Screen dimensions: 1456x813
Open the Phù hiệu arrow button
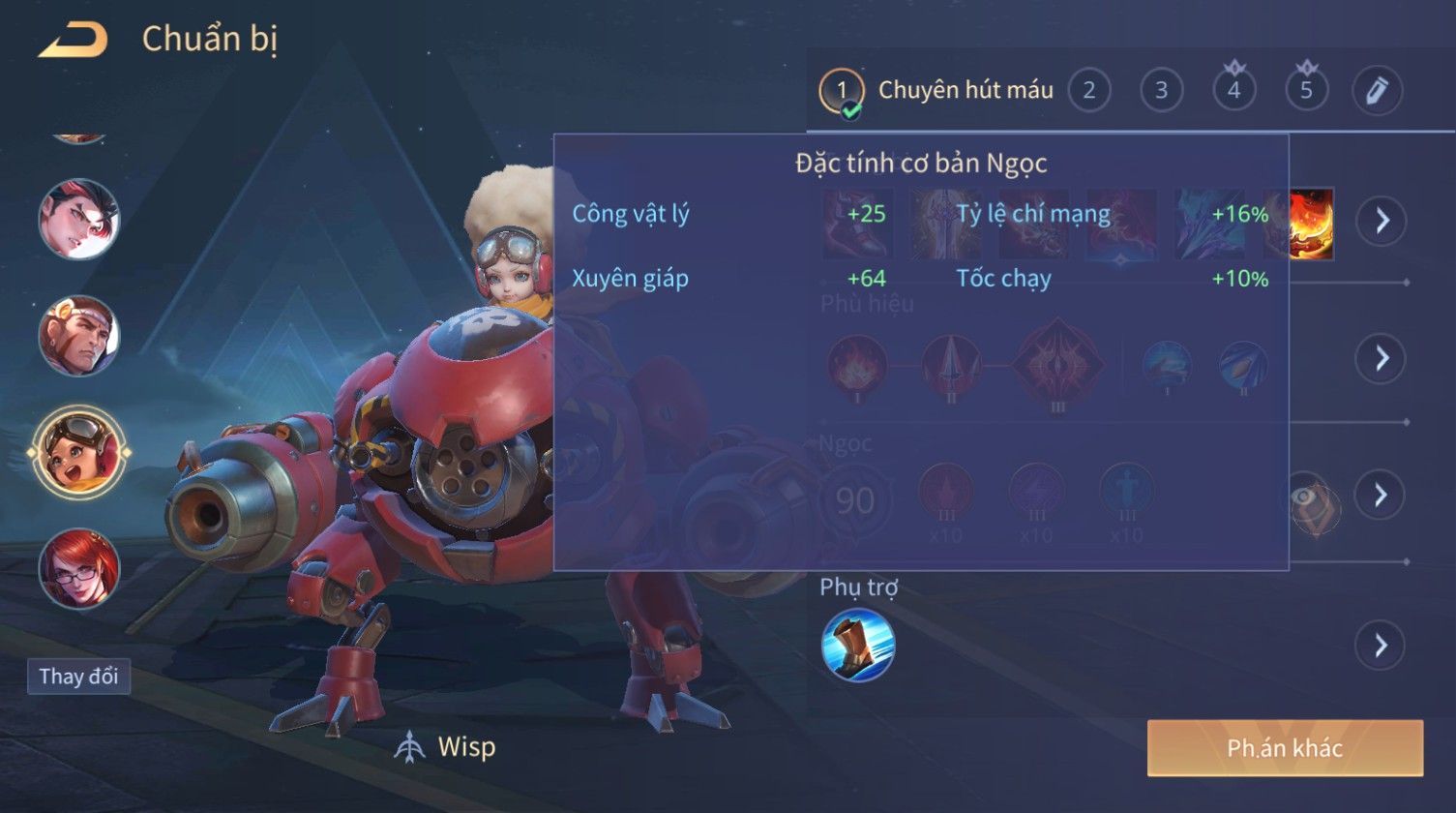click(x=1381, y=358)
